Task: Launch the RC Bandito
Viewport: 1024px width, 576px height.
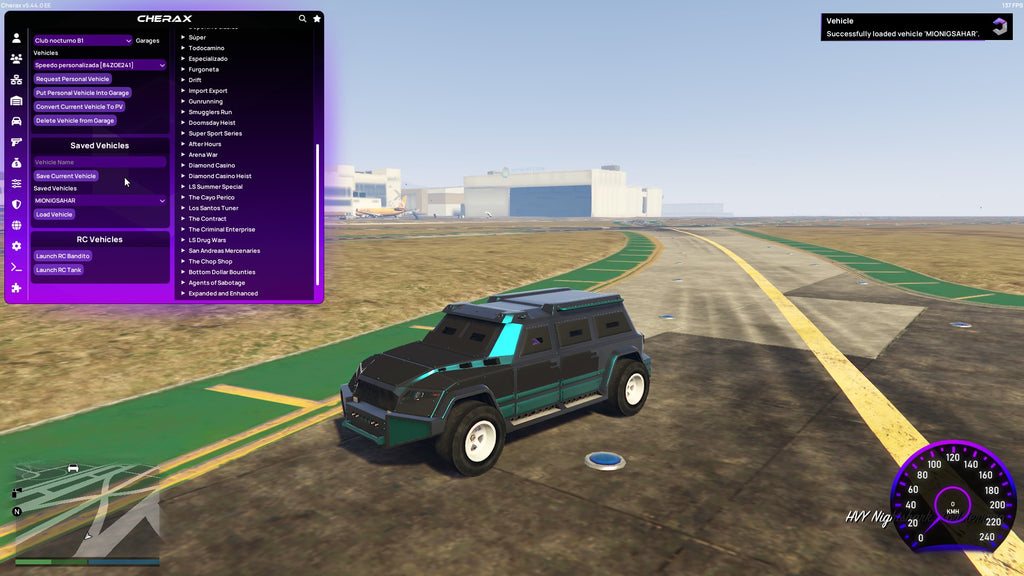Action: coord(62,256)
